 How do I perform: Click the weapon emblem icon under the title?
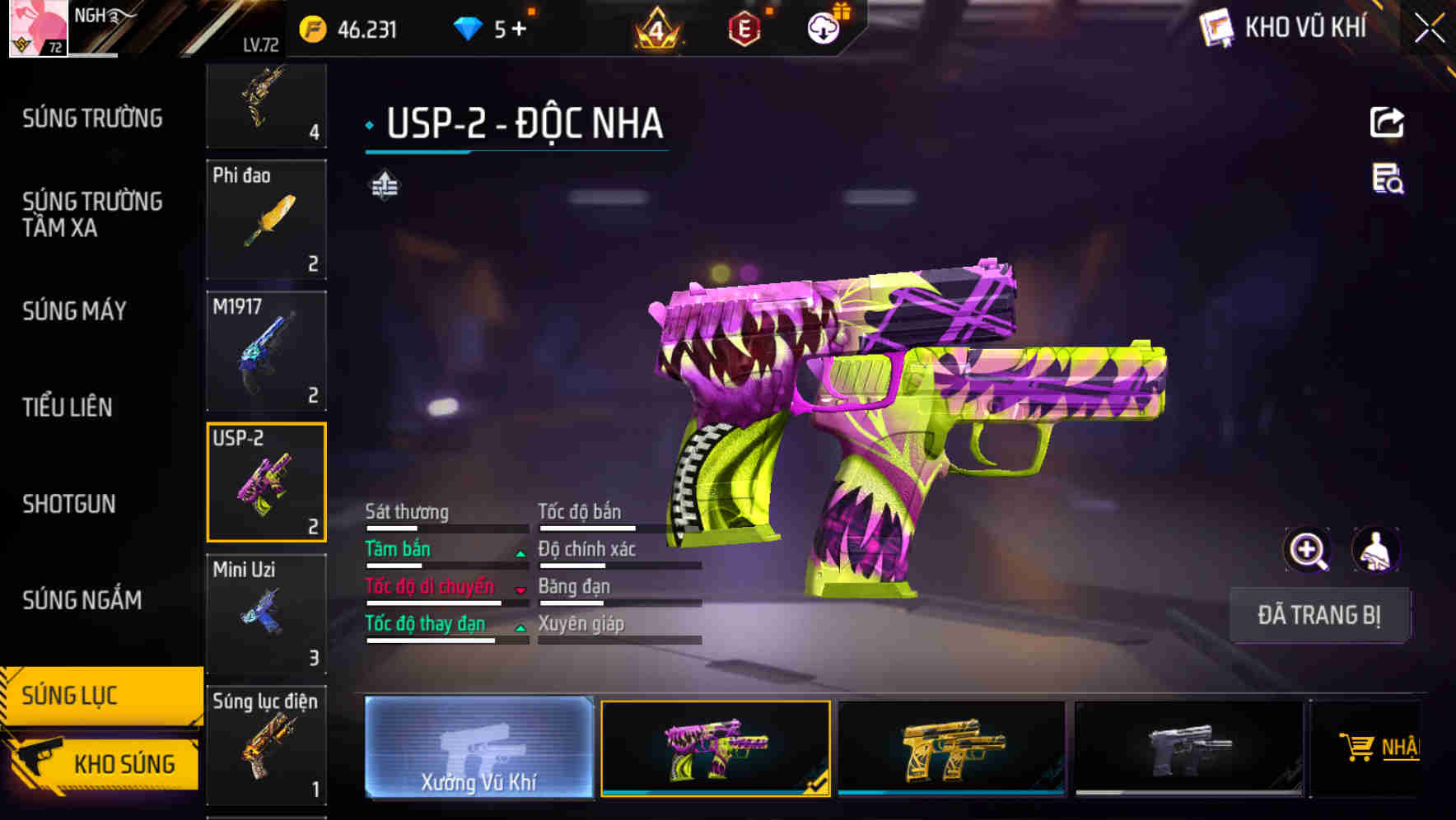pyautogui.click(x=385, y=184)
